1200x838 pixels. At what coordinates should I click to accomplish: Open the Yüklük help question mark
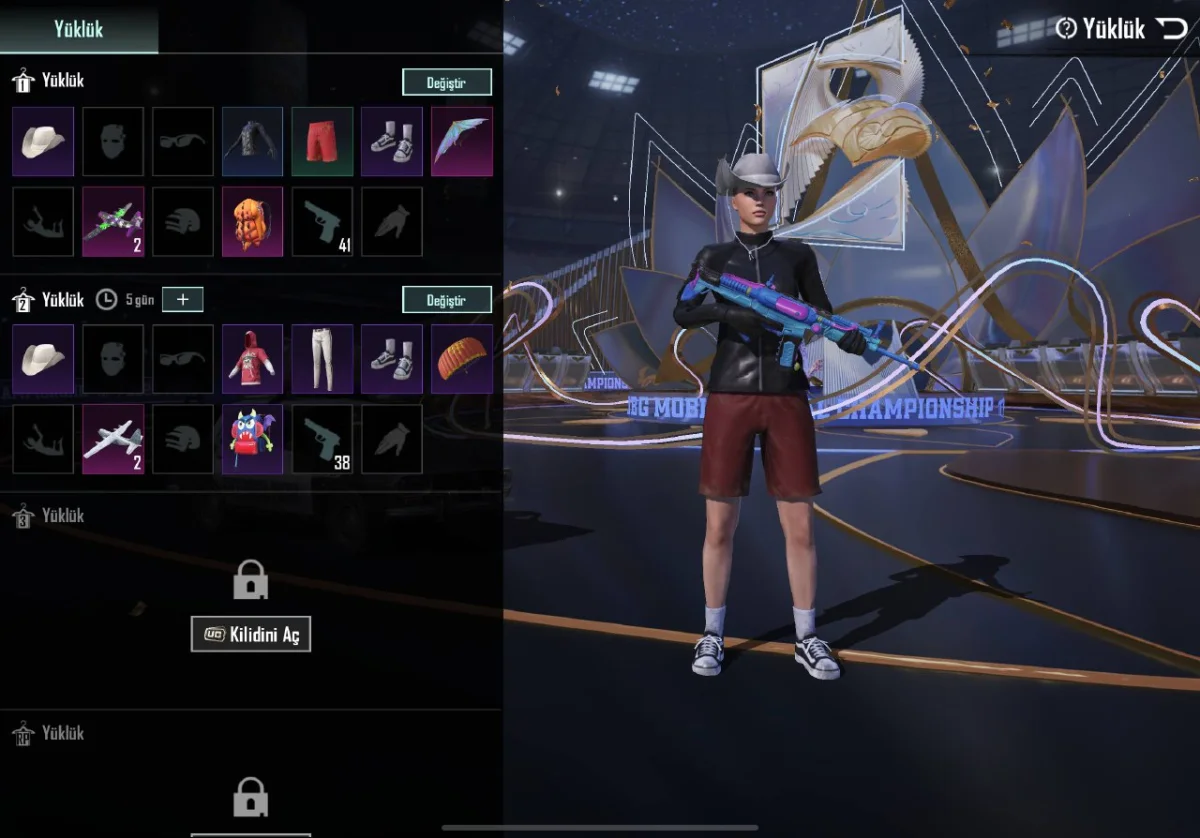pyautogui.click(x=1066, y=28)
